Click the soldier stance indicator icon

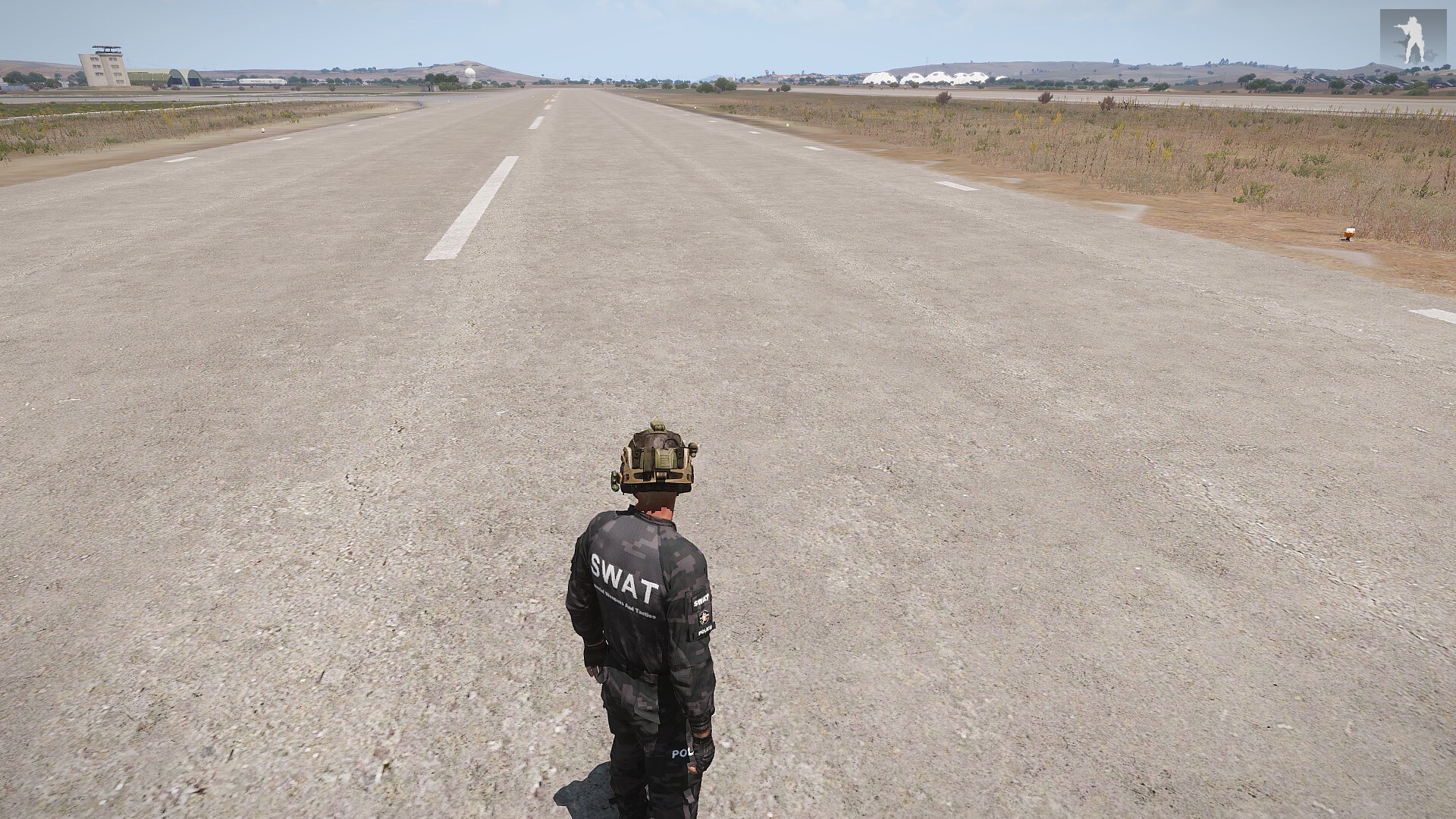[1412, 38]
